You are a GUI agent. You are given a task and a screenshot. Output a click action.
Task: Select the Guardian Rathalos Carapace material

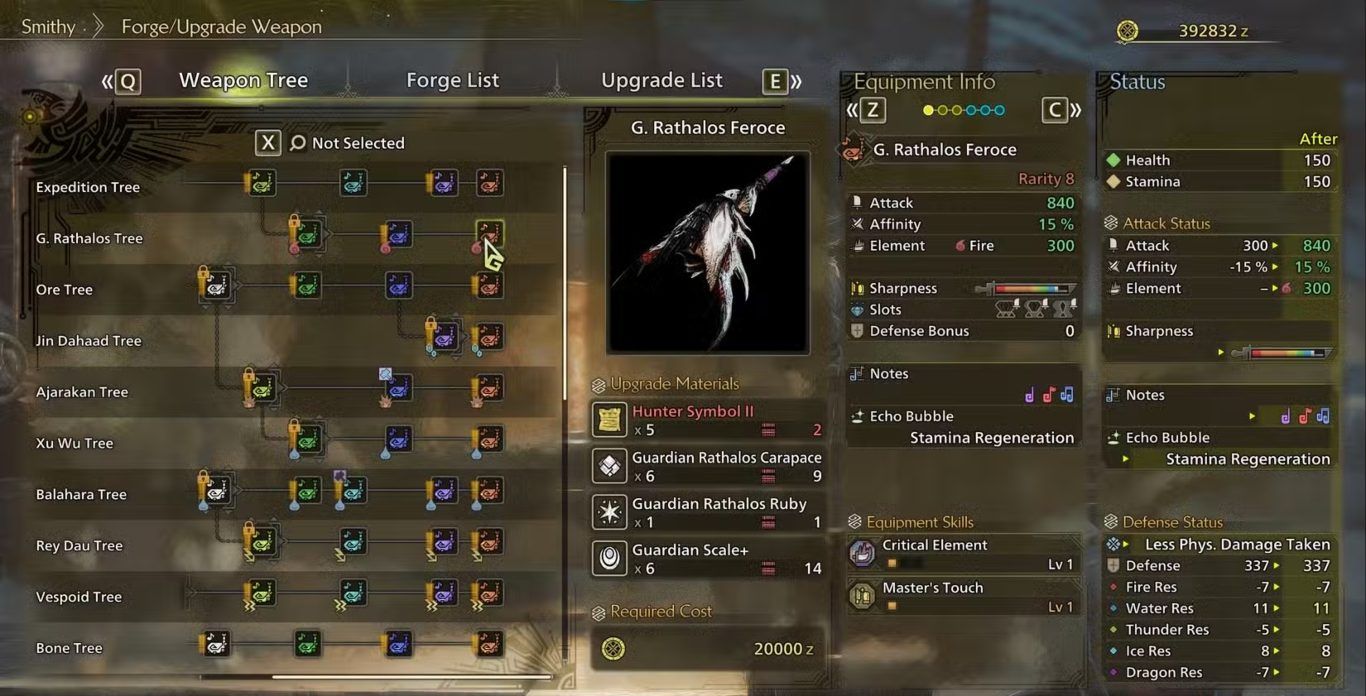pyautogui.click(x=708, y=466)
